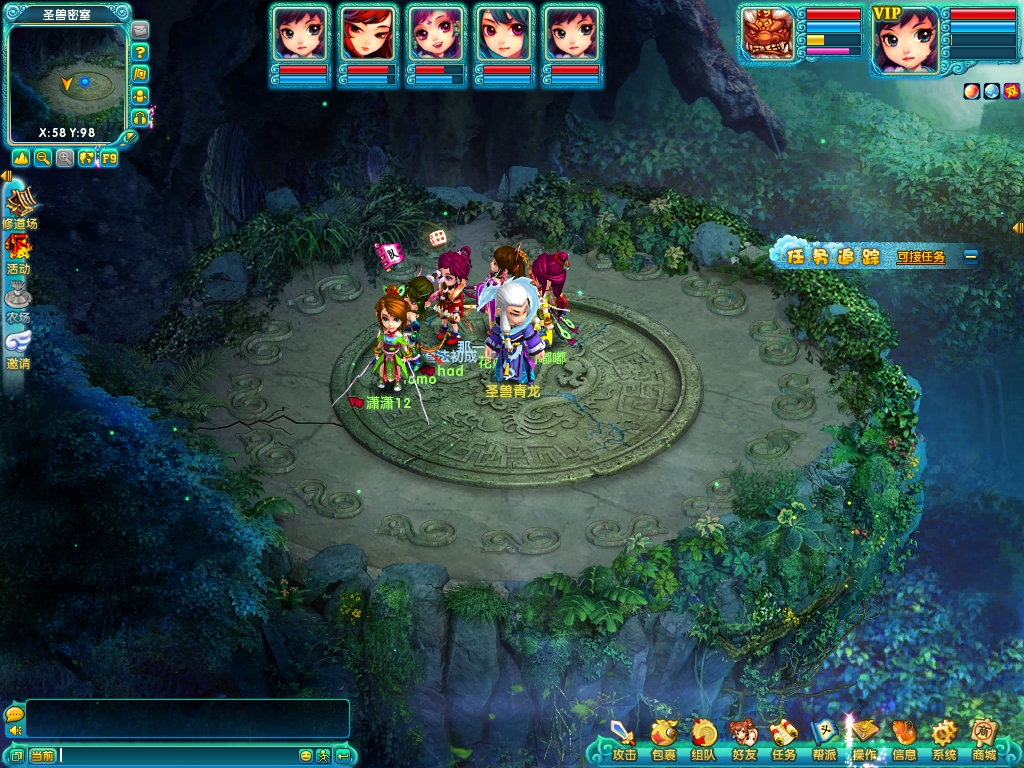Open 修道场 from the left sidebar
The height and width of the screenshot is (768, 1024).
19,208
